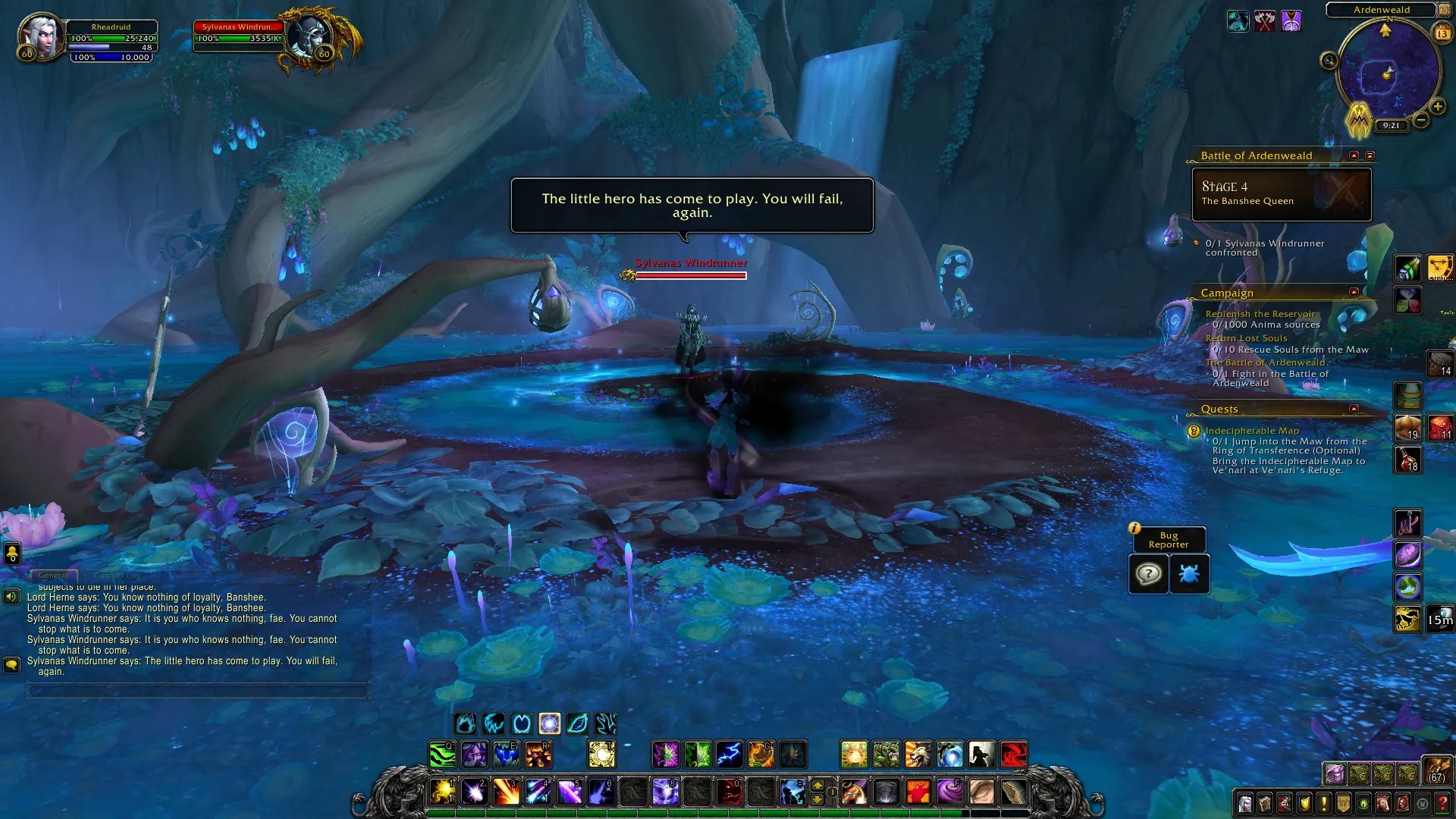This screenshot has height=819, width=1456.
Task: Zoom in the minimap with the plus button
Action: point(1437,107)
